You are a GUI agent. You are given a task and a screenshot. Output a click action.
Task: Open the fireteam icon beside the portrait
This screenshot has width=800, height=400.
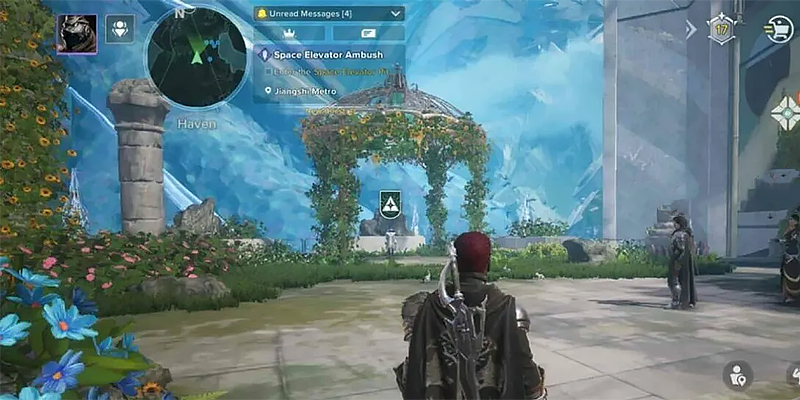click(120, 28)
